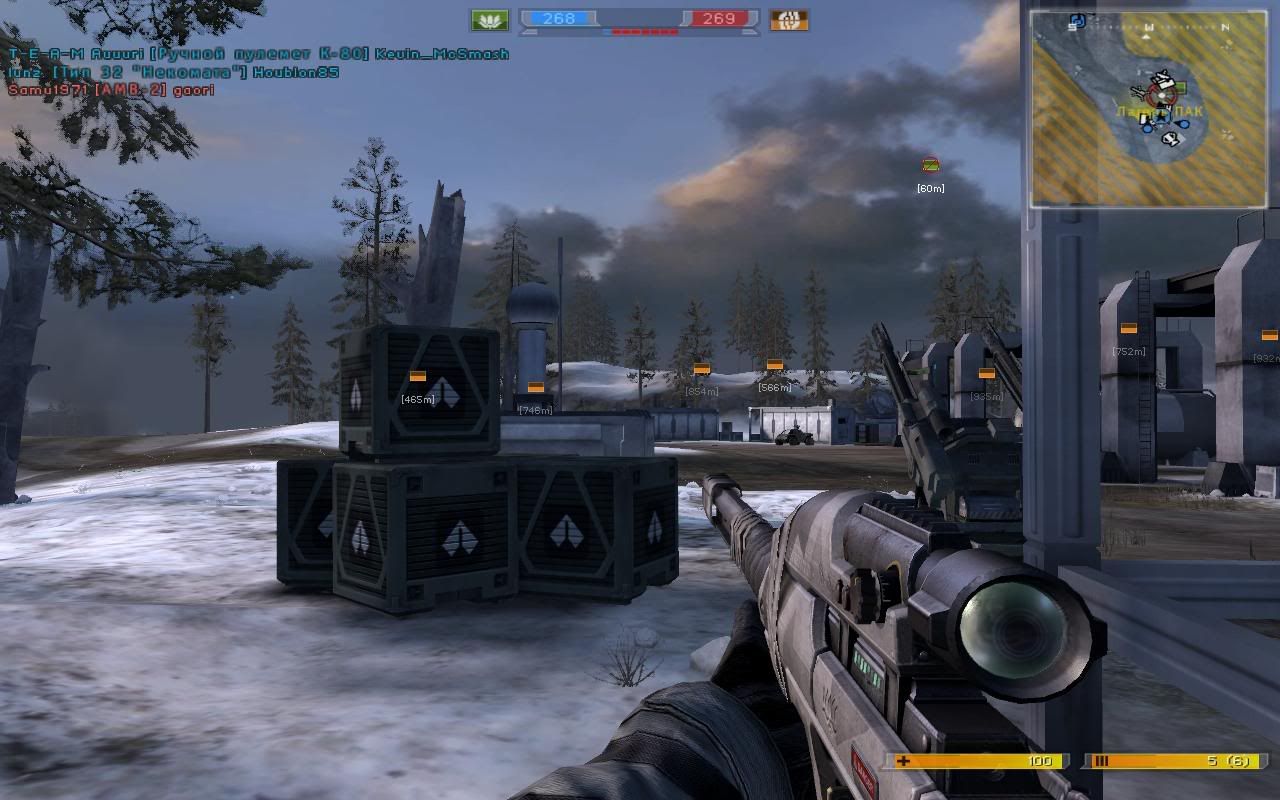Click the minimap in the corner

tap(1149, 108)
